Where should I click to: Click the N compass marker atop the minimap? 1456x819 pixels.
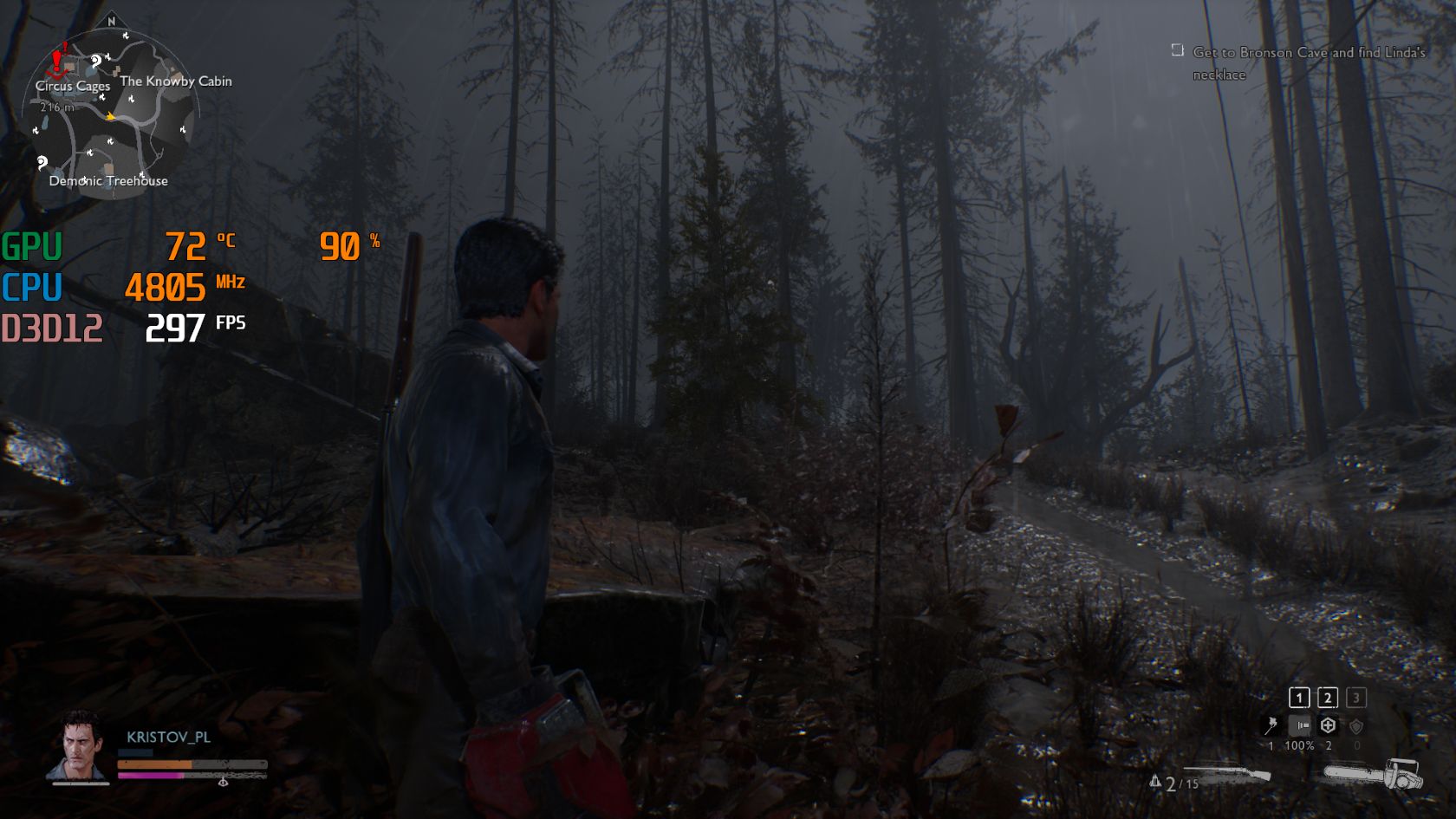[x=111, y=22]
